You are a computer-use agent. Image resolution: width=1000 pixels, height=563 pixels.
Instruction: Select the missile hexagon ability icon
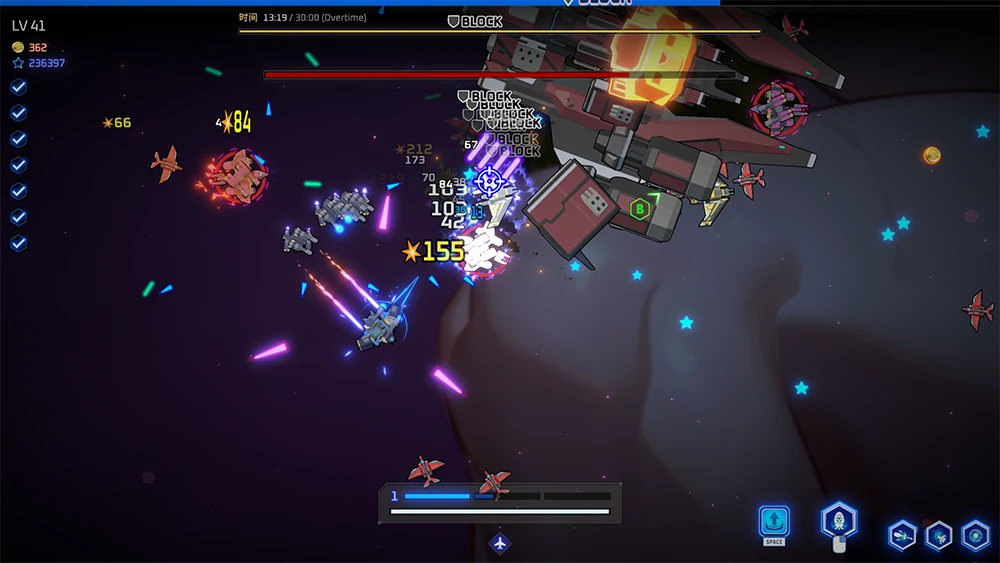point(902,535)
